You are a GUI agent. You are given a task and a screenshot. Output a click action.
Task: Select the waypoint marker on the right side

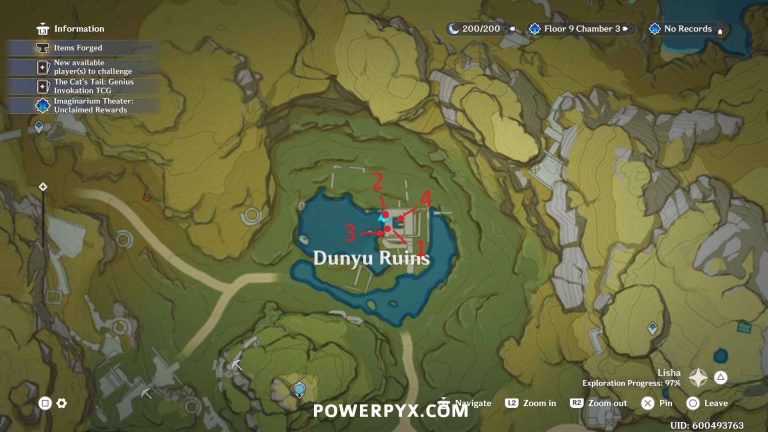652,327
